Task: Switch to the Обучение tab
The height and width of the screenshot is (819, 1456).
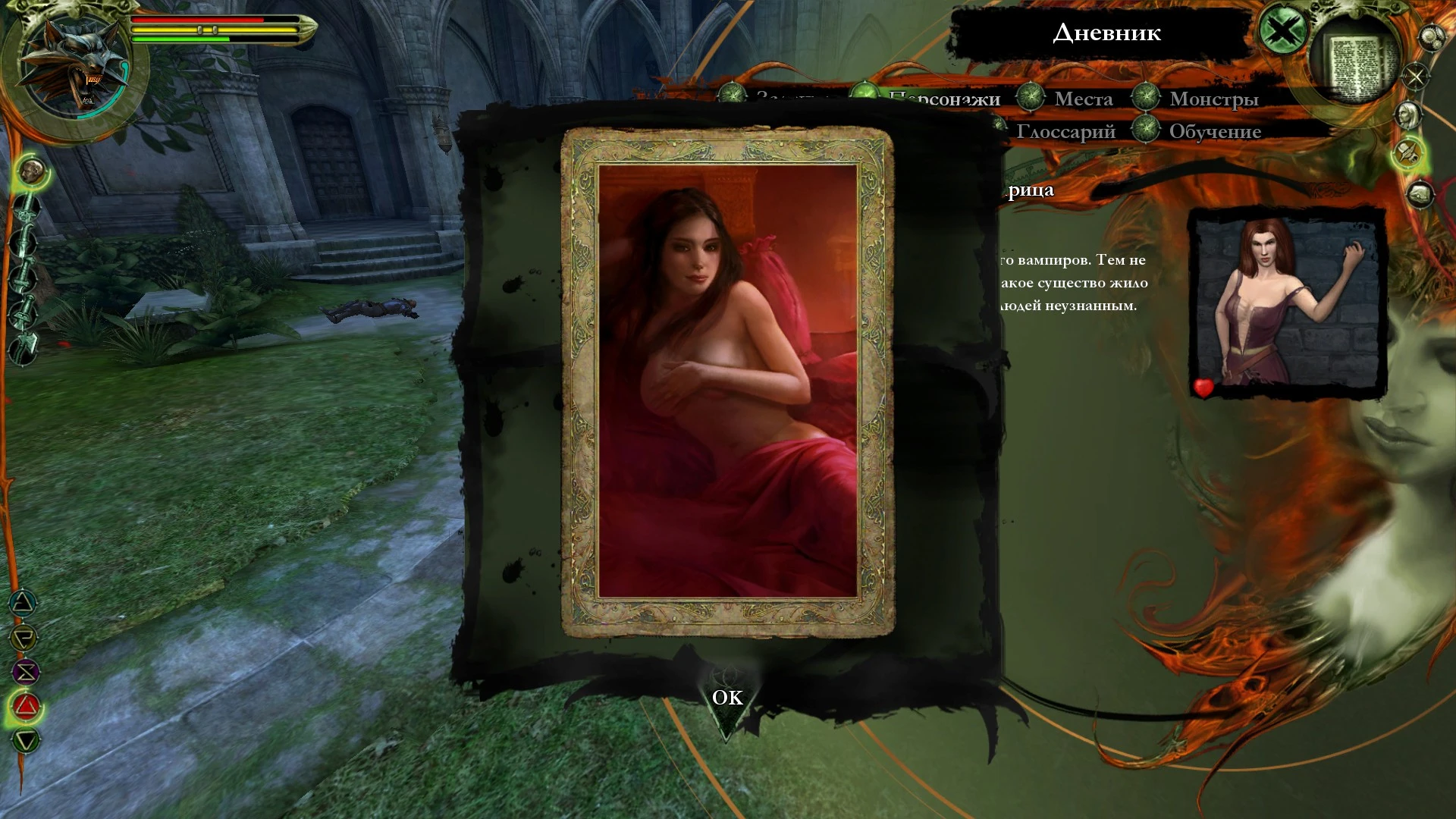Action: coord(1214,130)
